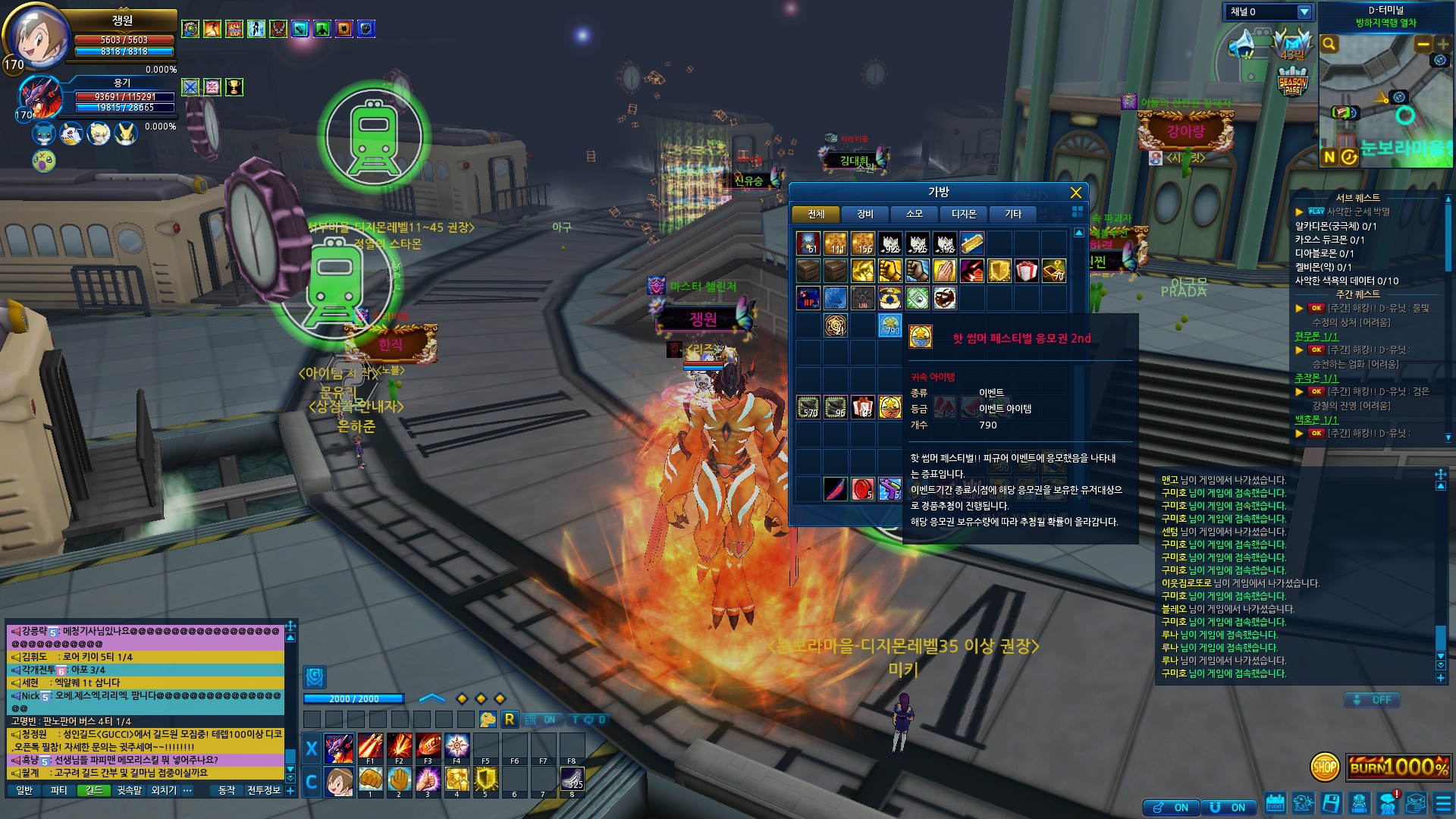This screenshot has height=819, width=1456.
Task: Open the 전투정보 combat info chat tab
Action: click(264, 790)
